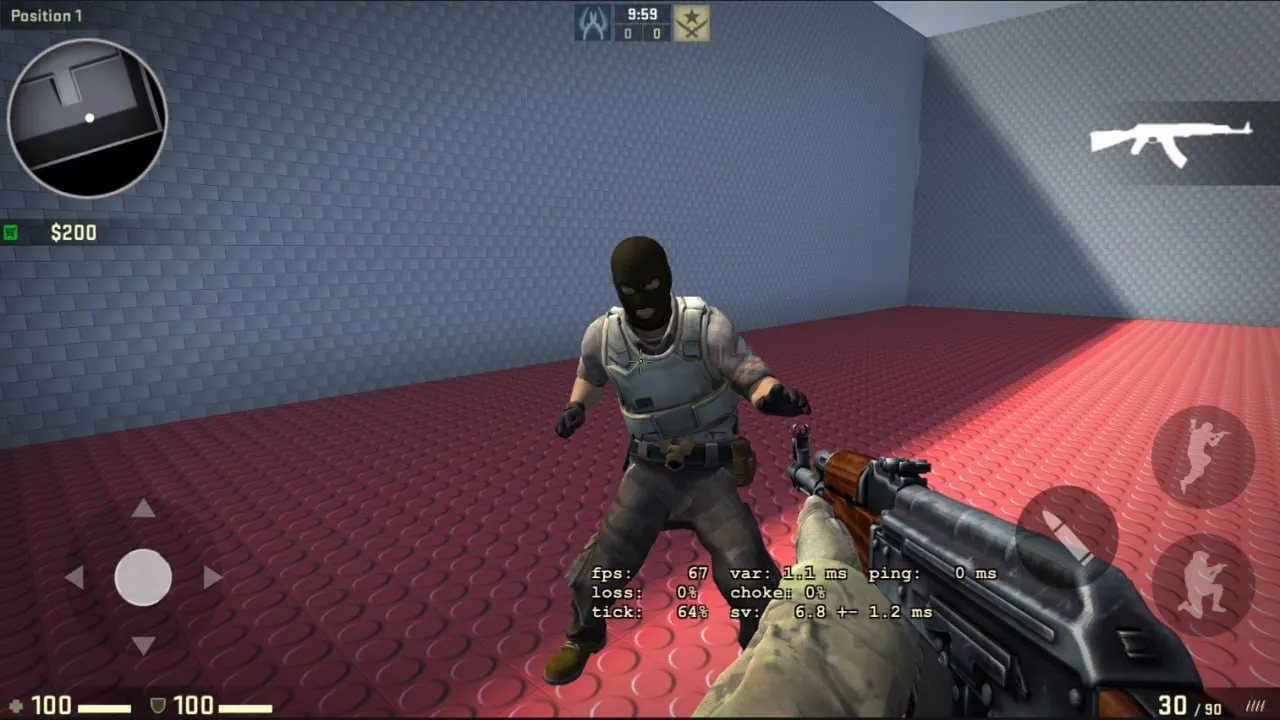Click the Terrorist team score icon
This screenshot has height=720, width=1280.
pyautogui.click(x=691, y=23)
